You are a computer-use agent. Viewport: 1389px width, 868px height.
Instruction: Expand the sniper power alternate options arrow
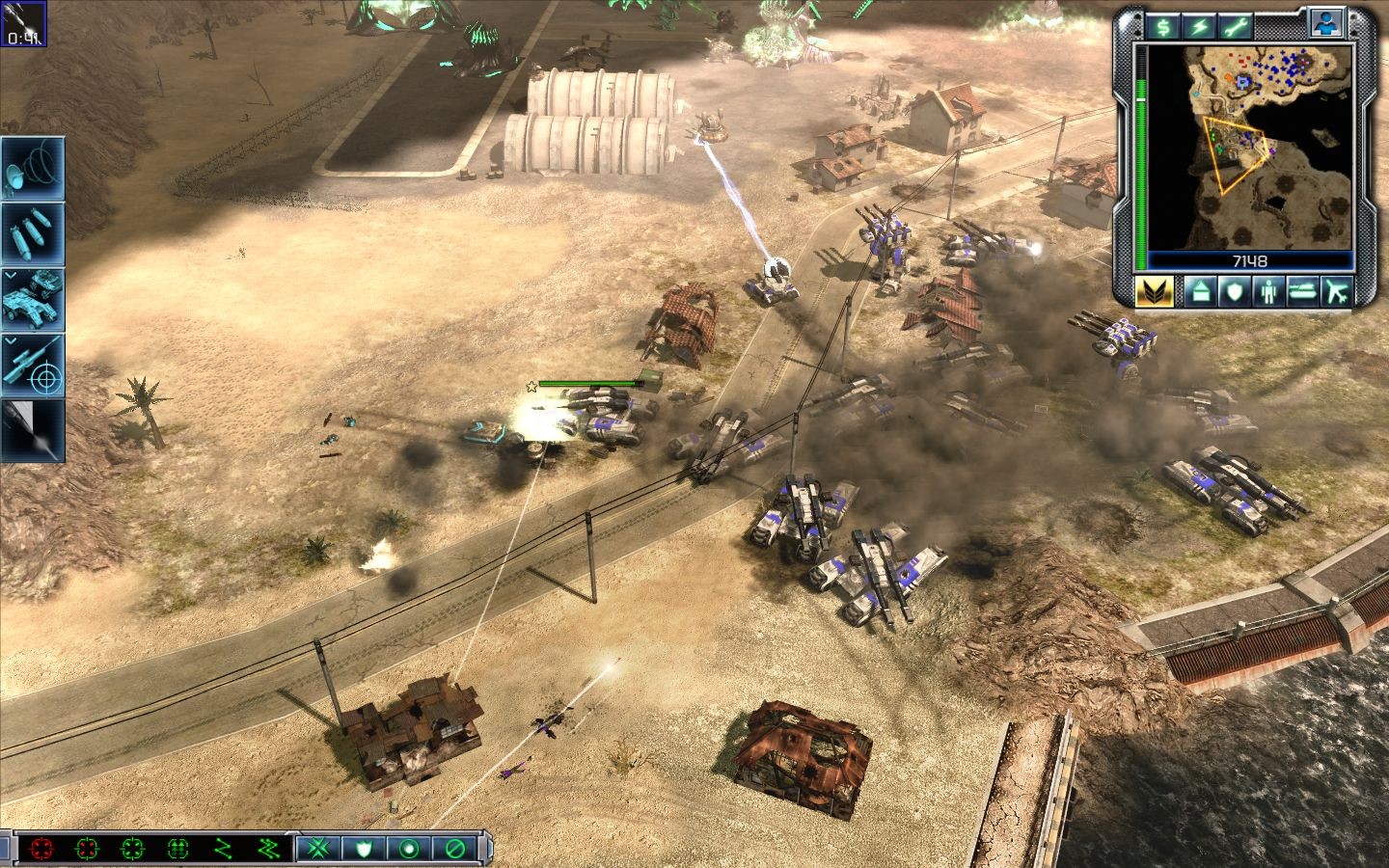pyautogui.click(x=12, y=342)
